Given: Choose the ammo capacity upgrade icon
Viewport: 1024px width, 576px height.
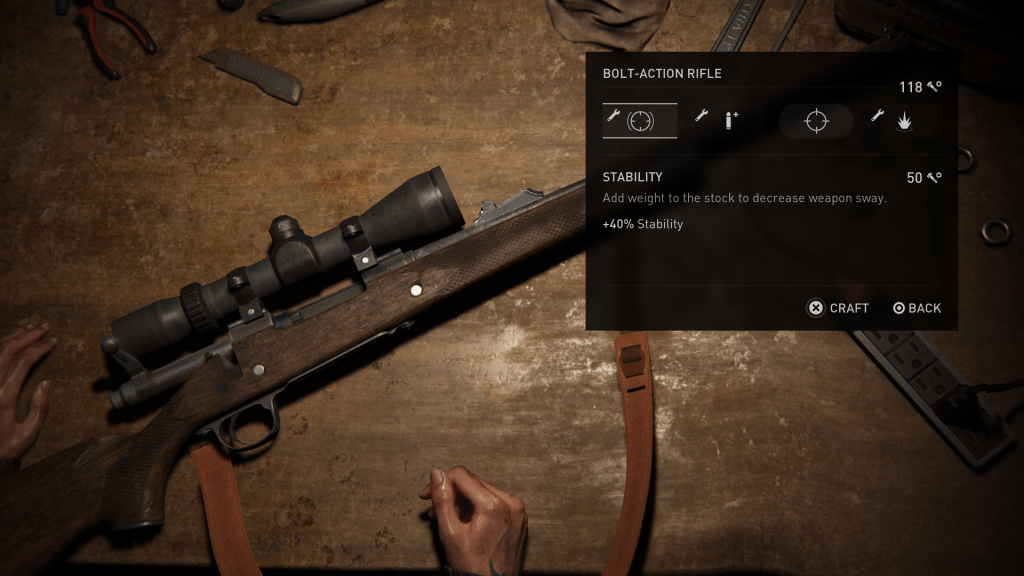Looking at the screenshot, I should click(x=718, y=120).
